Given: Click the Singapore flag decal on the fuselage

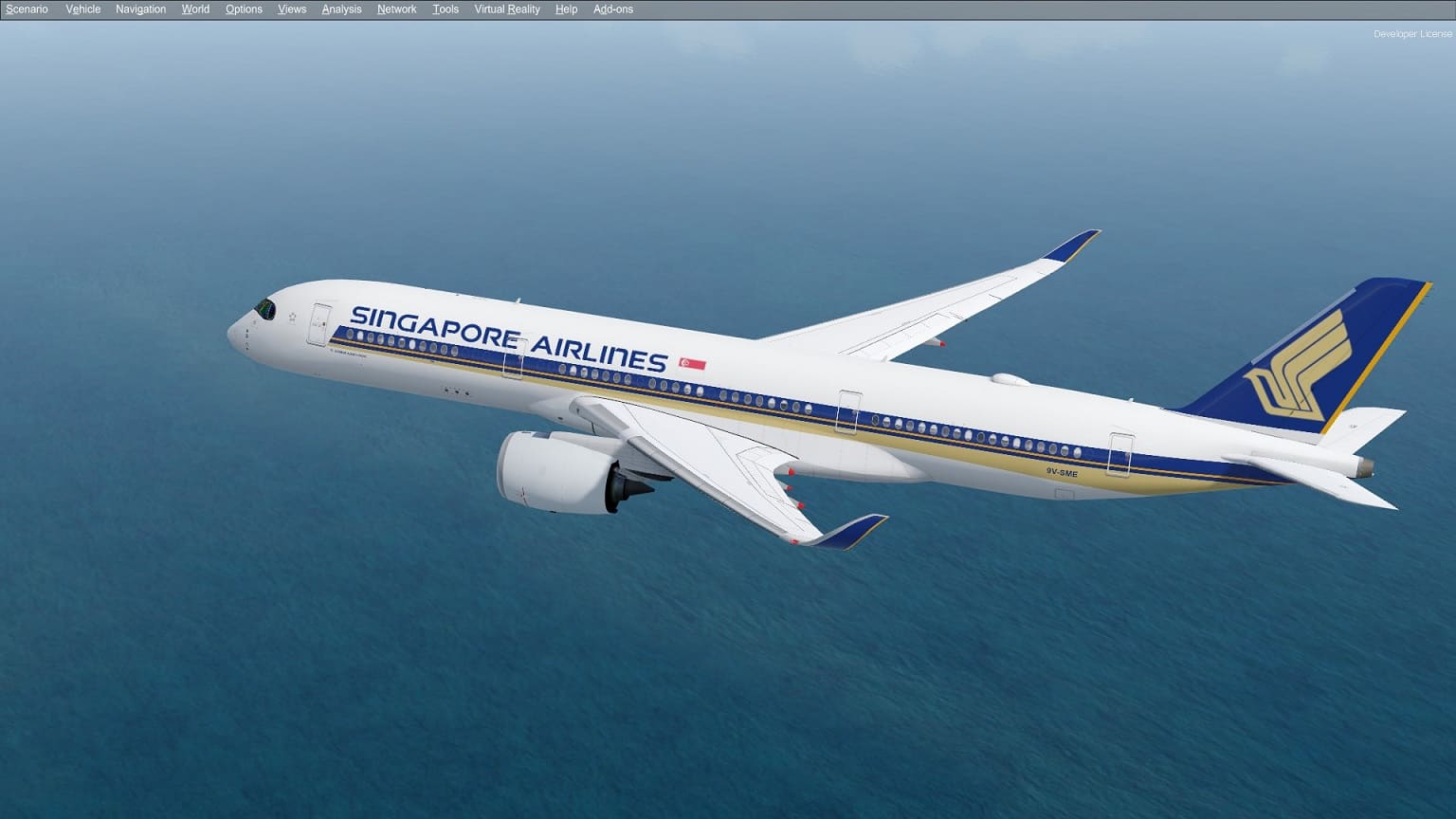Looking at the screenshot, I should (x=693, y=361).
